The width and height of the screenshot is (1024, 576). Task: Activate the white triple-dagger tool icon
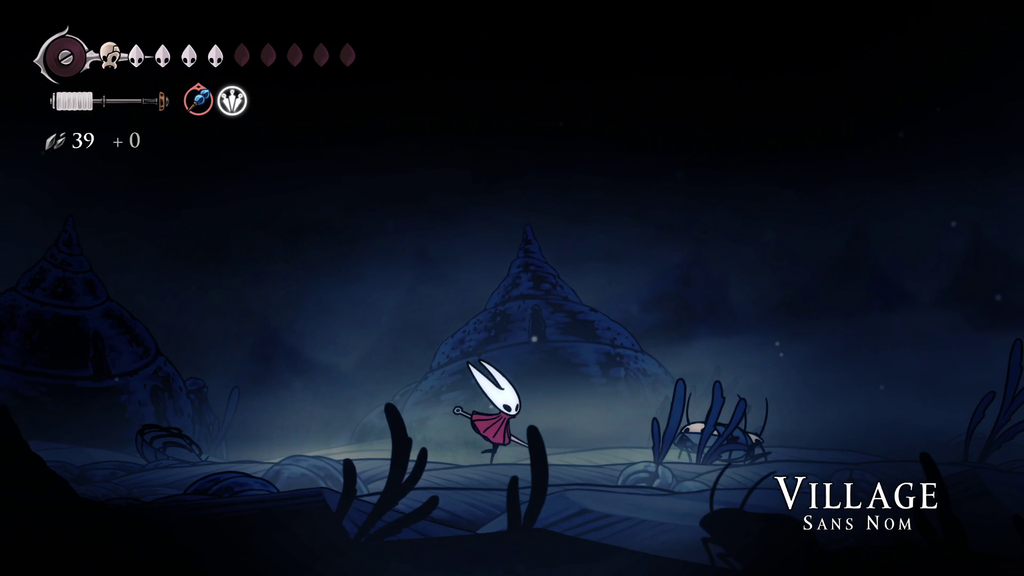[x=232, y=100]
